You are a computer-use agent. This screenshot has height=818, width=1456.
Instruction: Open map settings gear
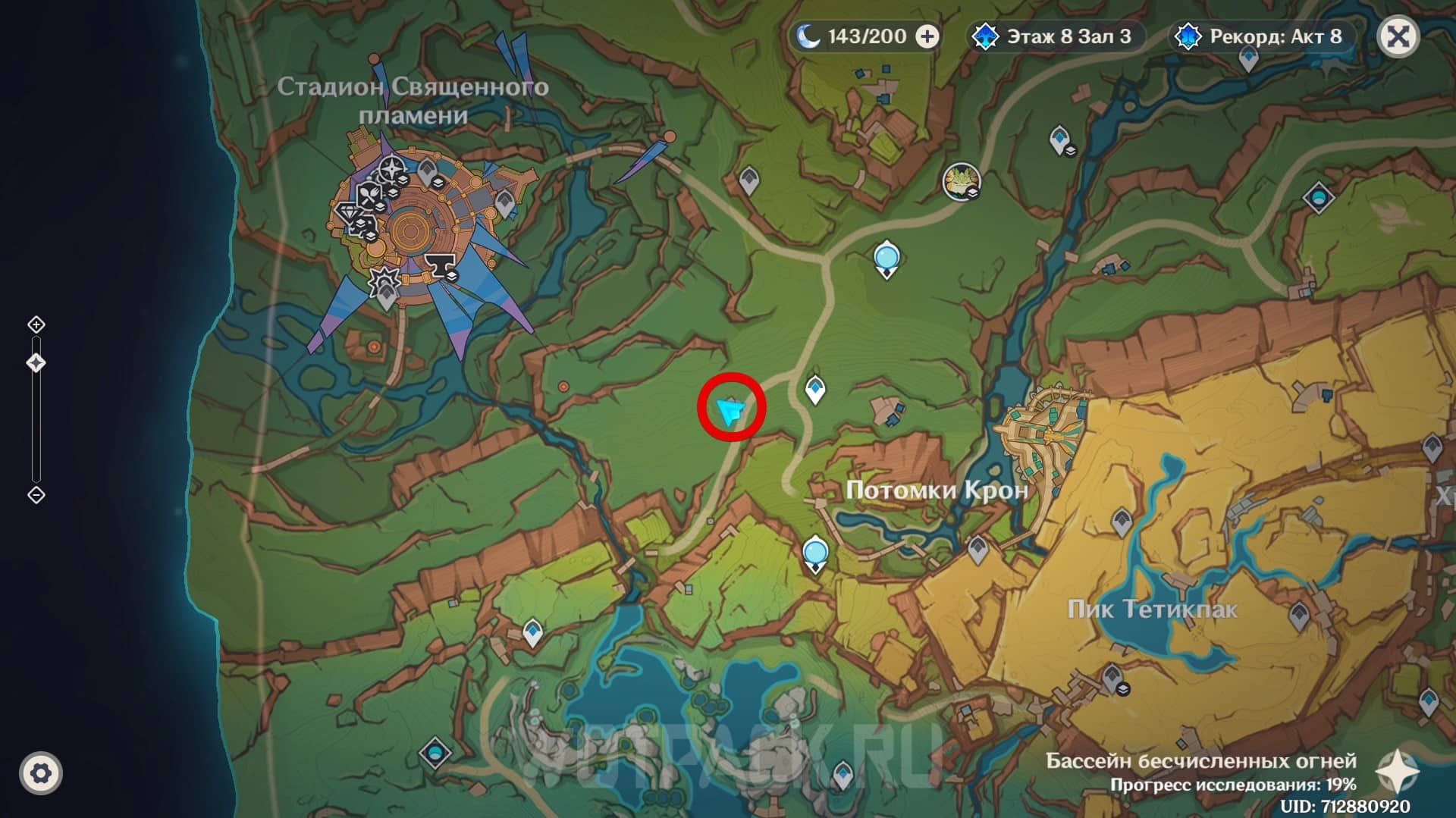point(41,773)
